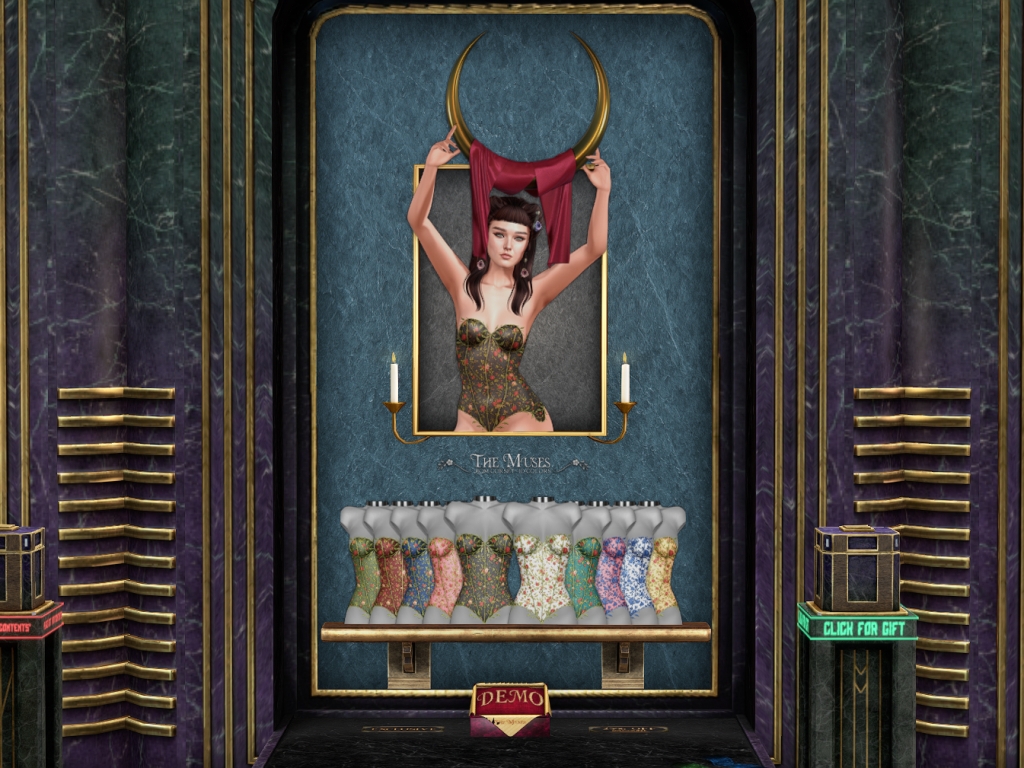The image size is (1024, 768).
Task: Activate the green CLICK FOR GIFT sign
Action: [x=857, y=624]
